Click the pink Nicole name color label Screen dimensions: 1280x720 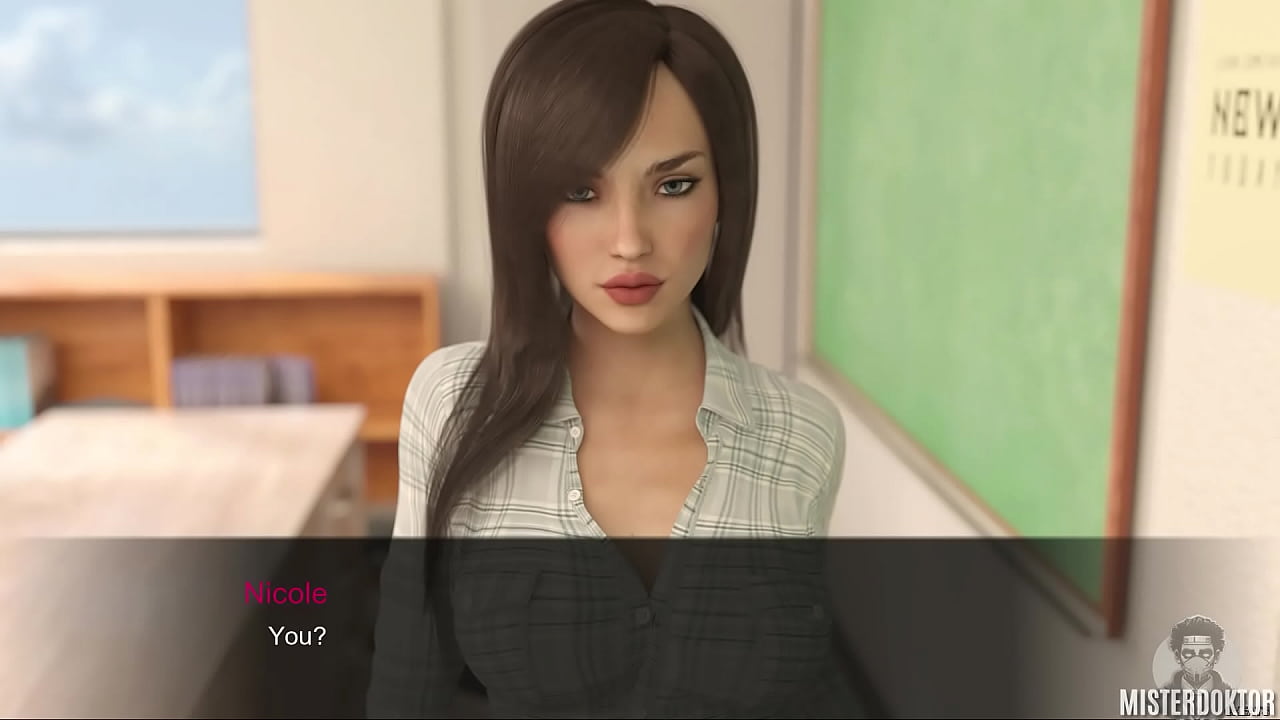(287, 593)
